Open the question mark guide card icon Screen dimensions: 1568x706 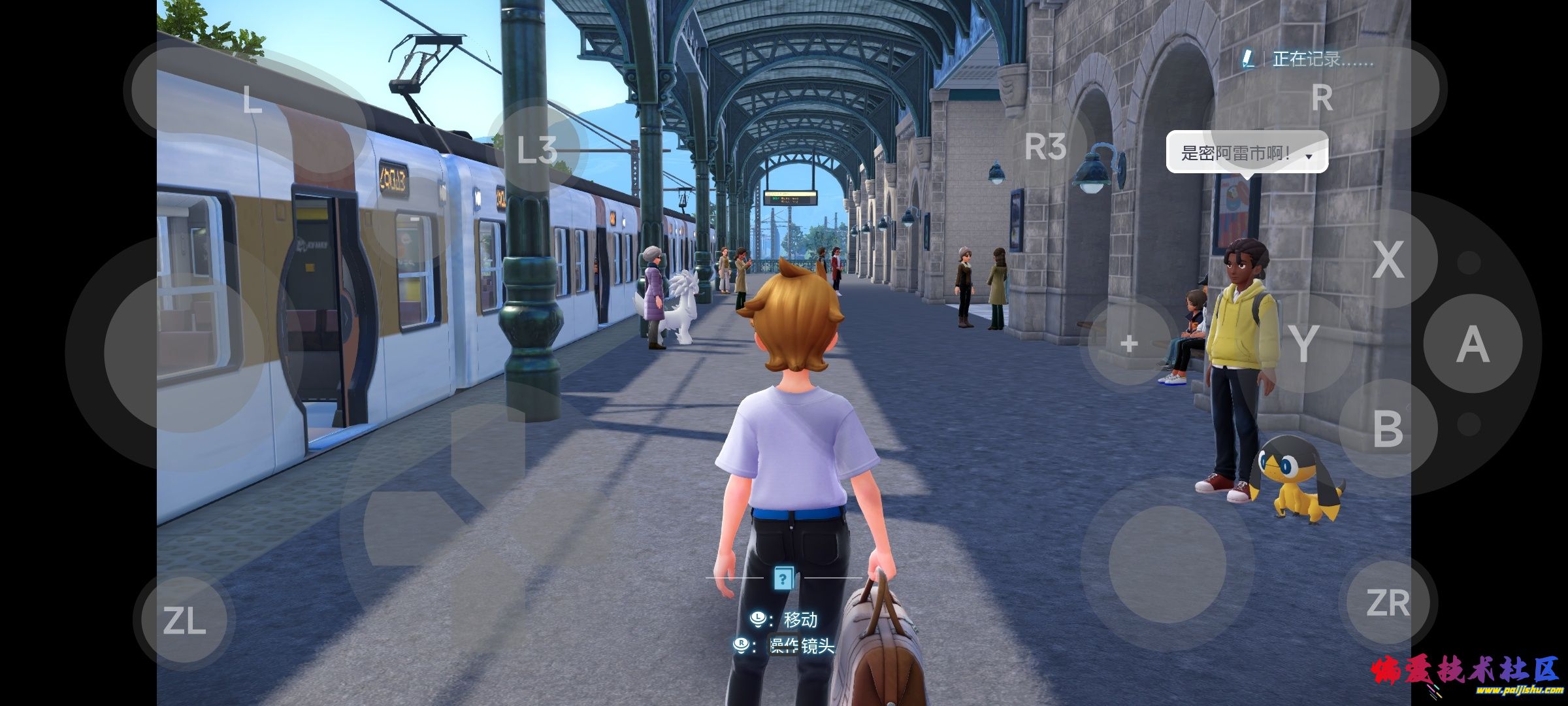click(783, 578)
